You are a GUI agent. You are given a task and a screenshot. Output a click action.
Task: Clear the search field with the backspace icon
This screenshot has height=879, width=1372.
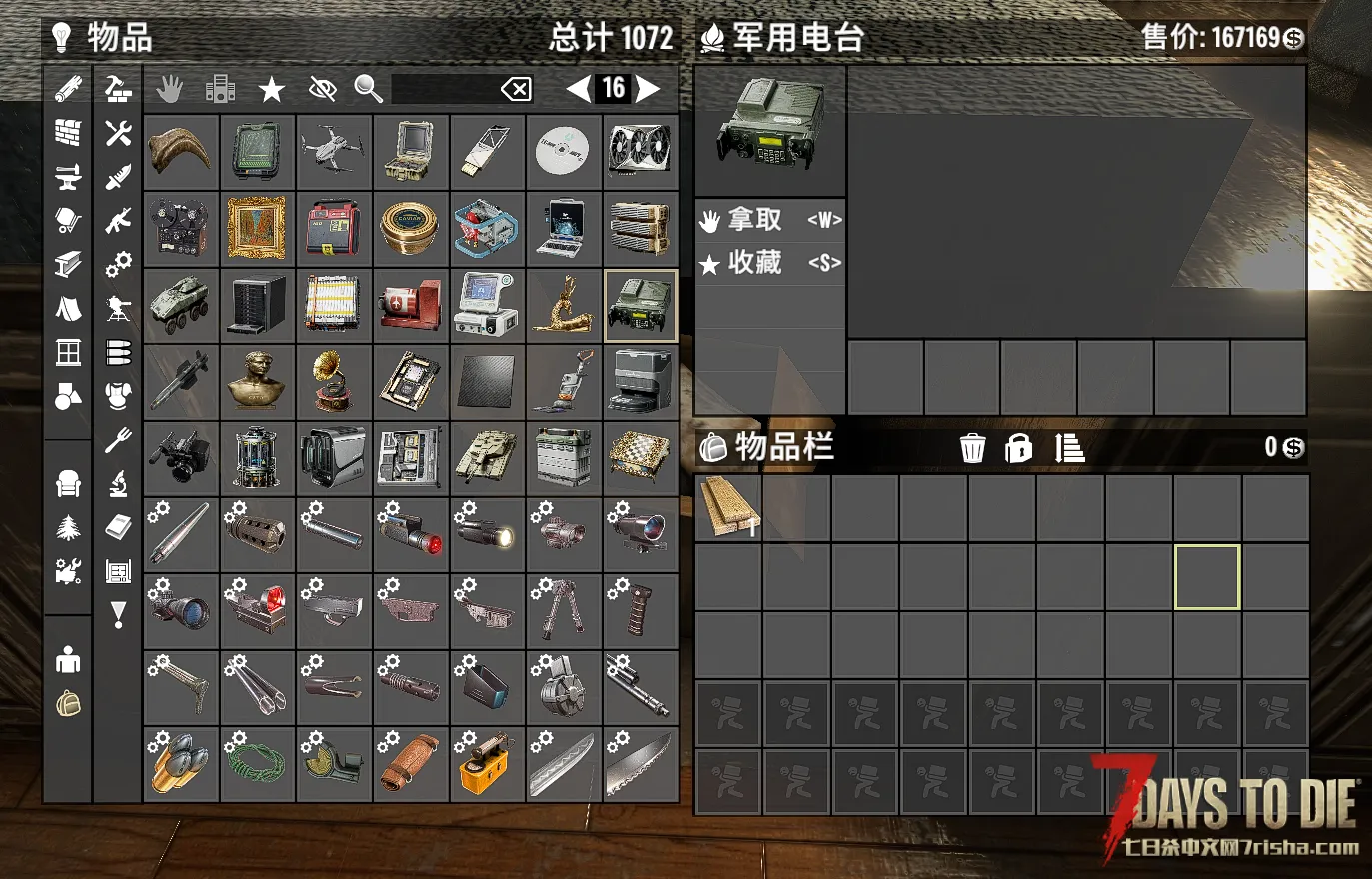516,90
